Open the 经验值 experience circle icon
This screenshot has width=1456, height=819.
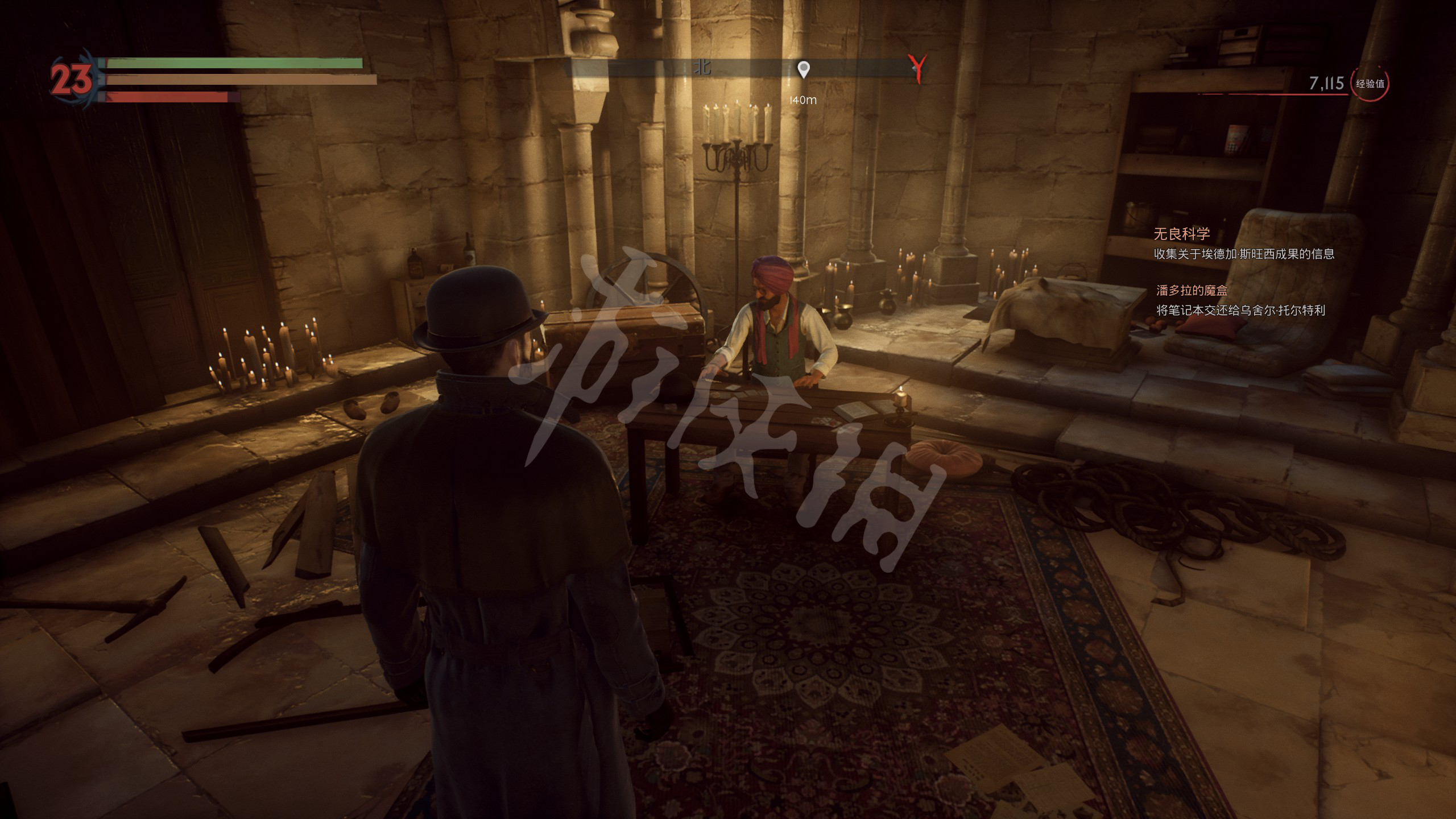1370,84
